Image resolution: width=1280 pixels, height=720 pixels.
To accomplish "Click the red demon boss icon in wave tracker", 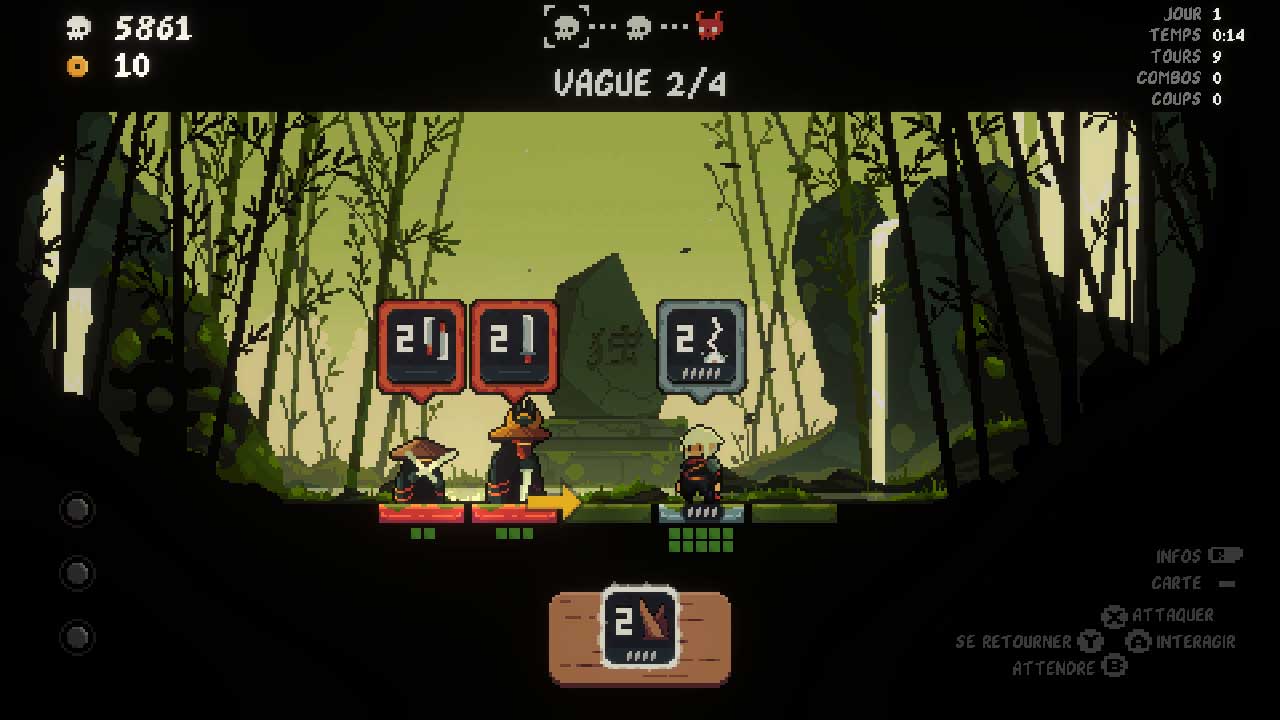I will pyautogui.click(x=711, y=25).
